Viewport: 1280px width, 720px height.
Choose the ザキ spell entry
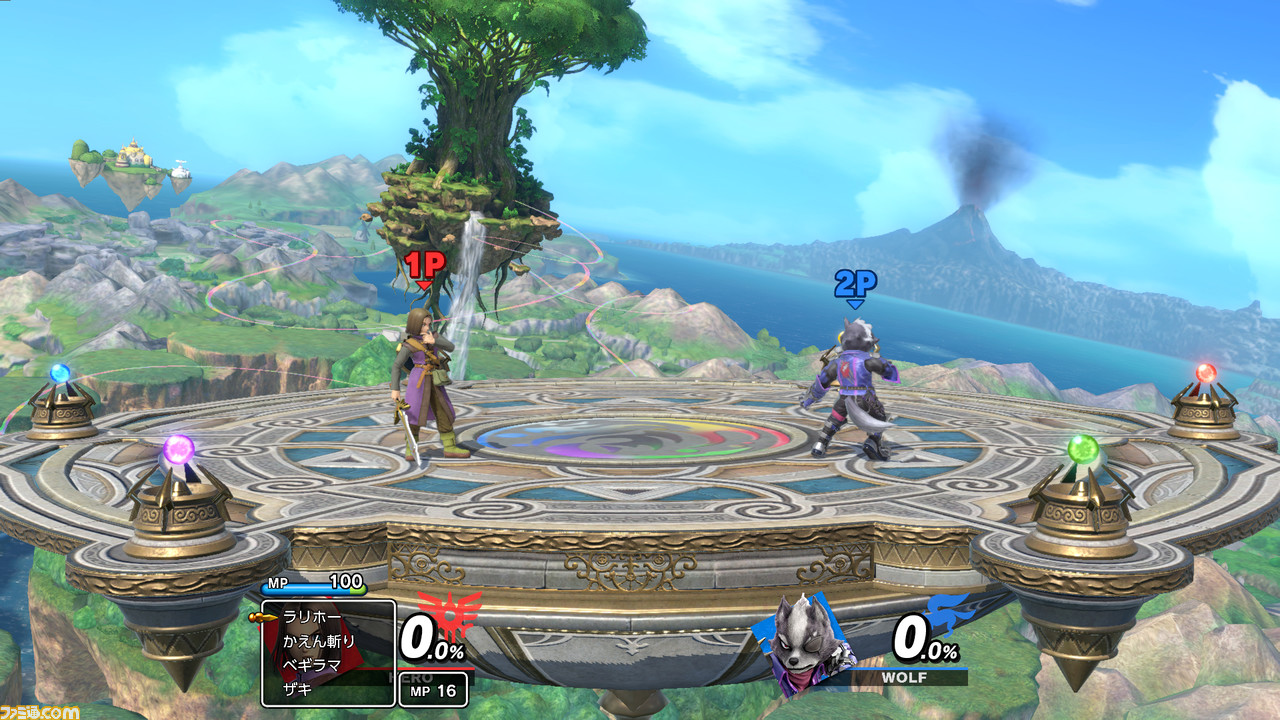pyautogui.click(x=297, y=688)
